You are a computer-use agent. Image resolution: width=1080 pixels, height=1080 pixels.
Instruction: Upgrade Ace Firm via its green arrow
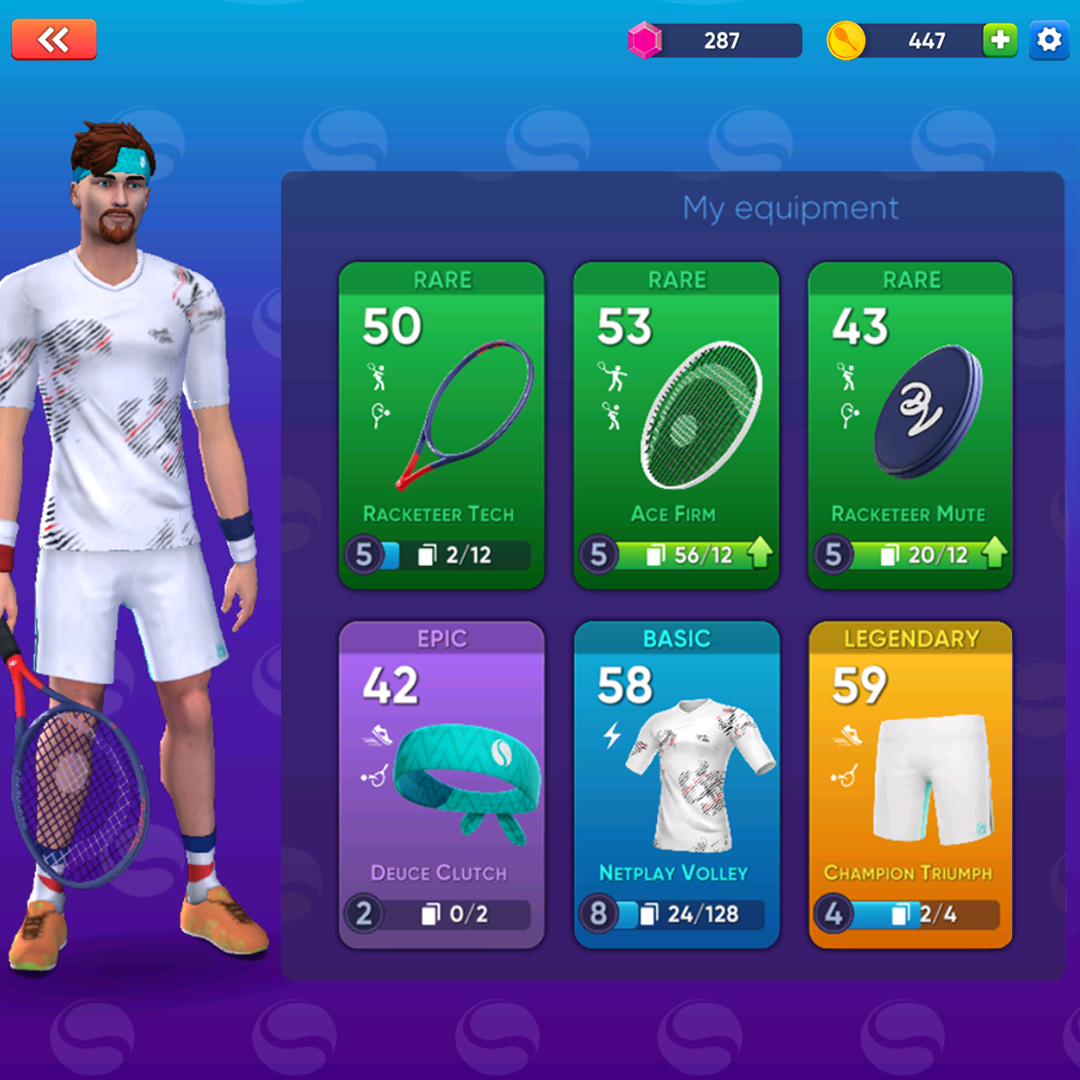760,554
